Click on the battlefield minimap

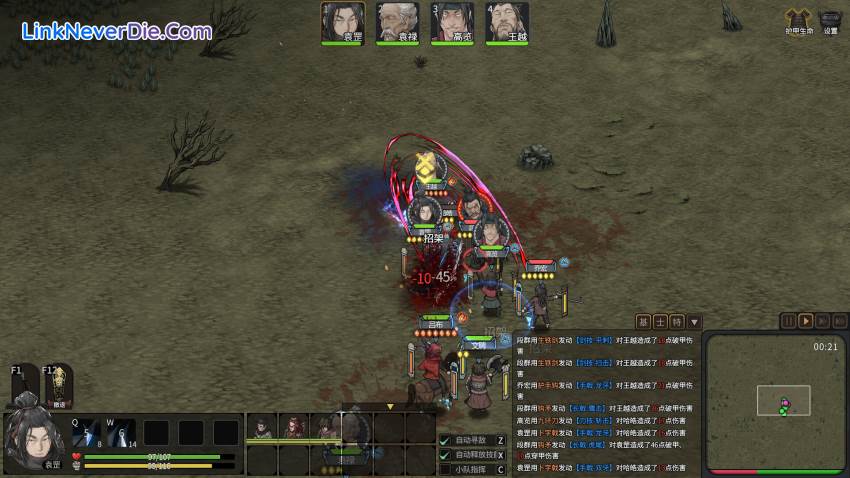tap(774, 402)
